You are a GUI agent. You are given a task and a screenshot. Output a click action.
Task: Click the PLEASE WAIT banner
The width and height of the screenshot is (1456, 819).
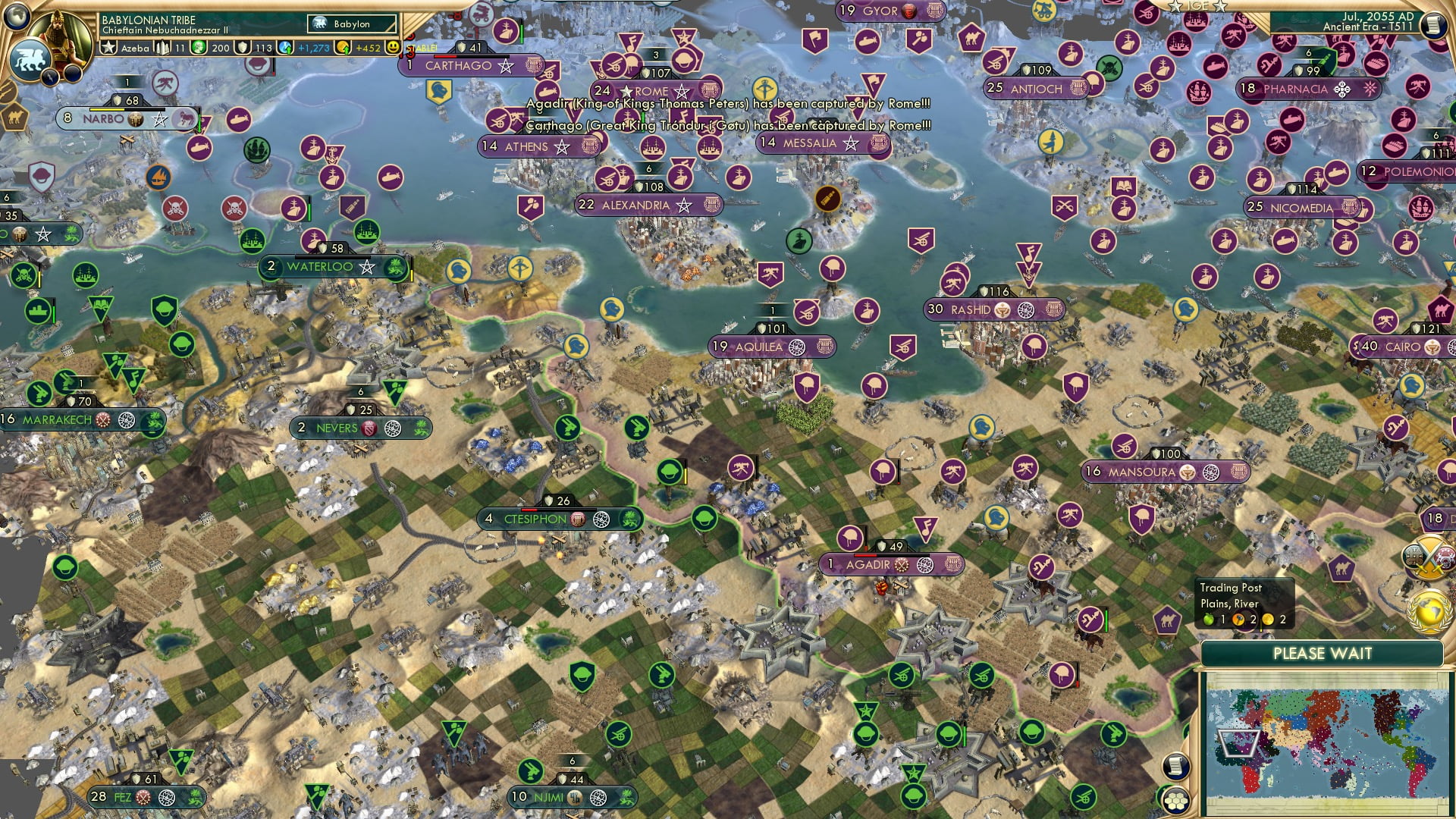1323,652
